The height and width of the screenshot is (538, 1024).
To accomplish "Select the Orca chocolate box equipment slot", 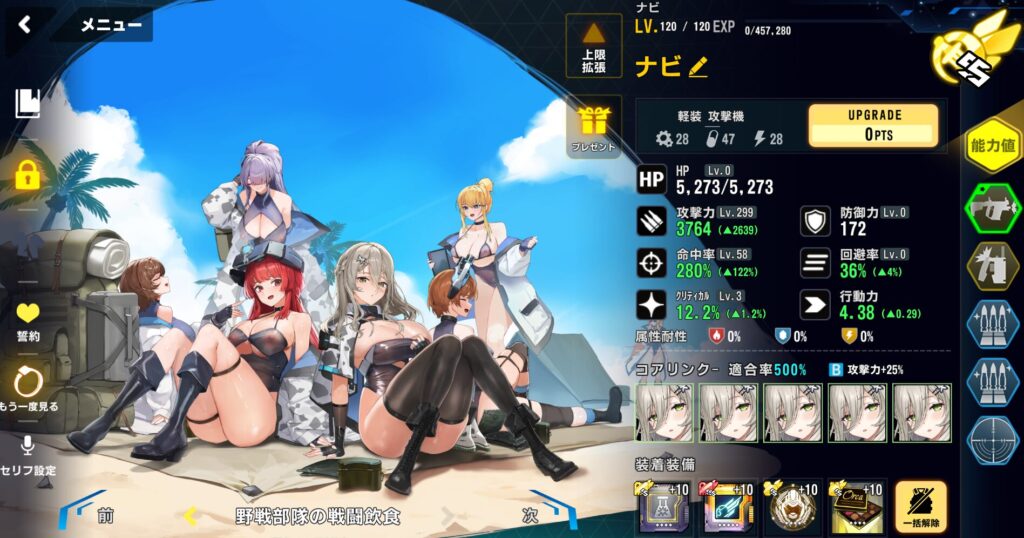I will 856,509.
